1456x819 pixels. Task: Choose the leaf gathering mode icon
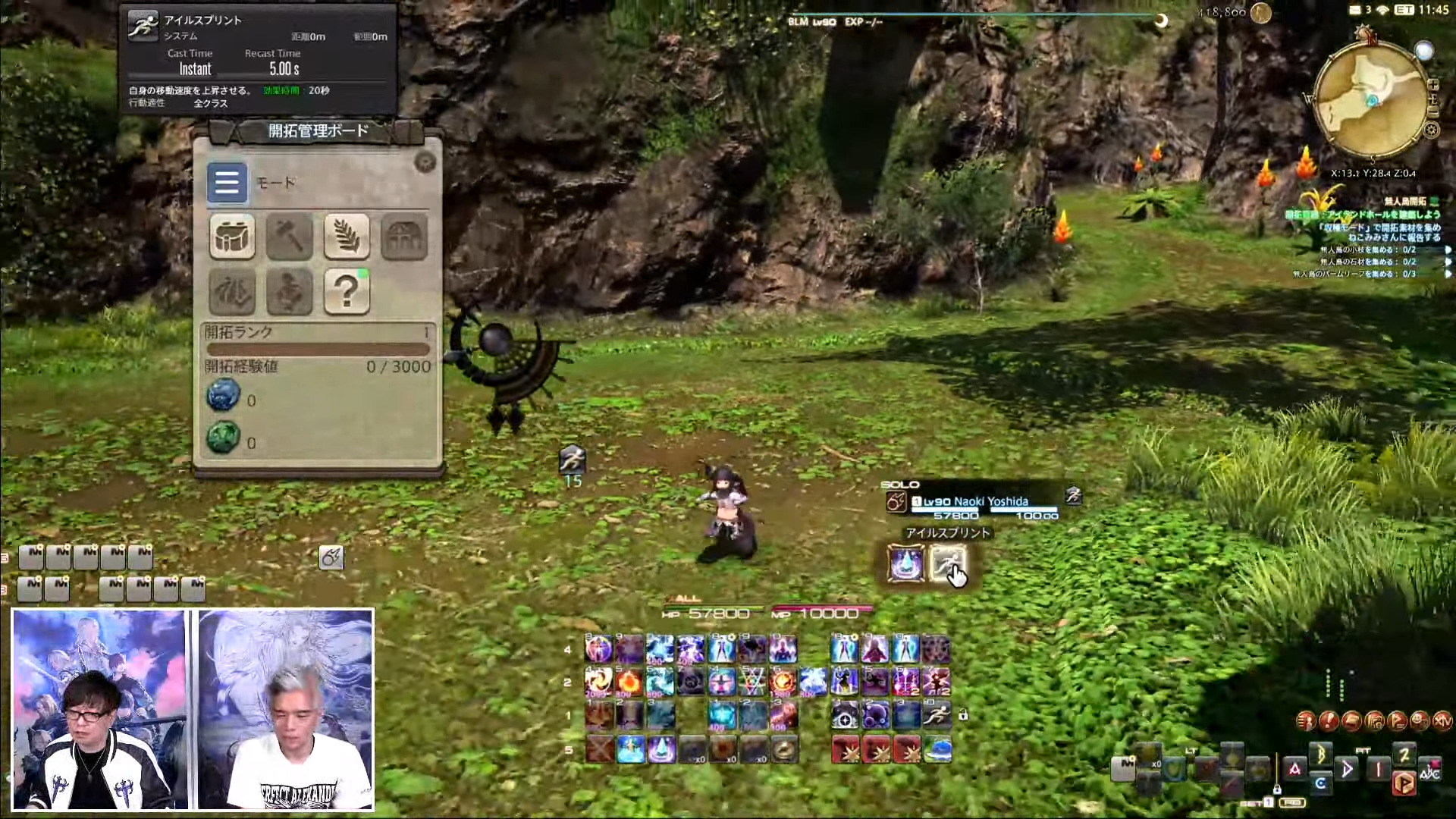point(347,237)
